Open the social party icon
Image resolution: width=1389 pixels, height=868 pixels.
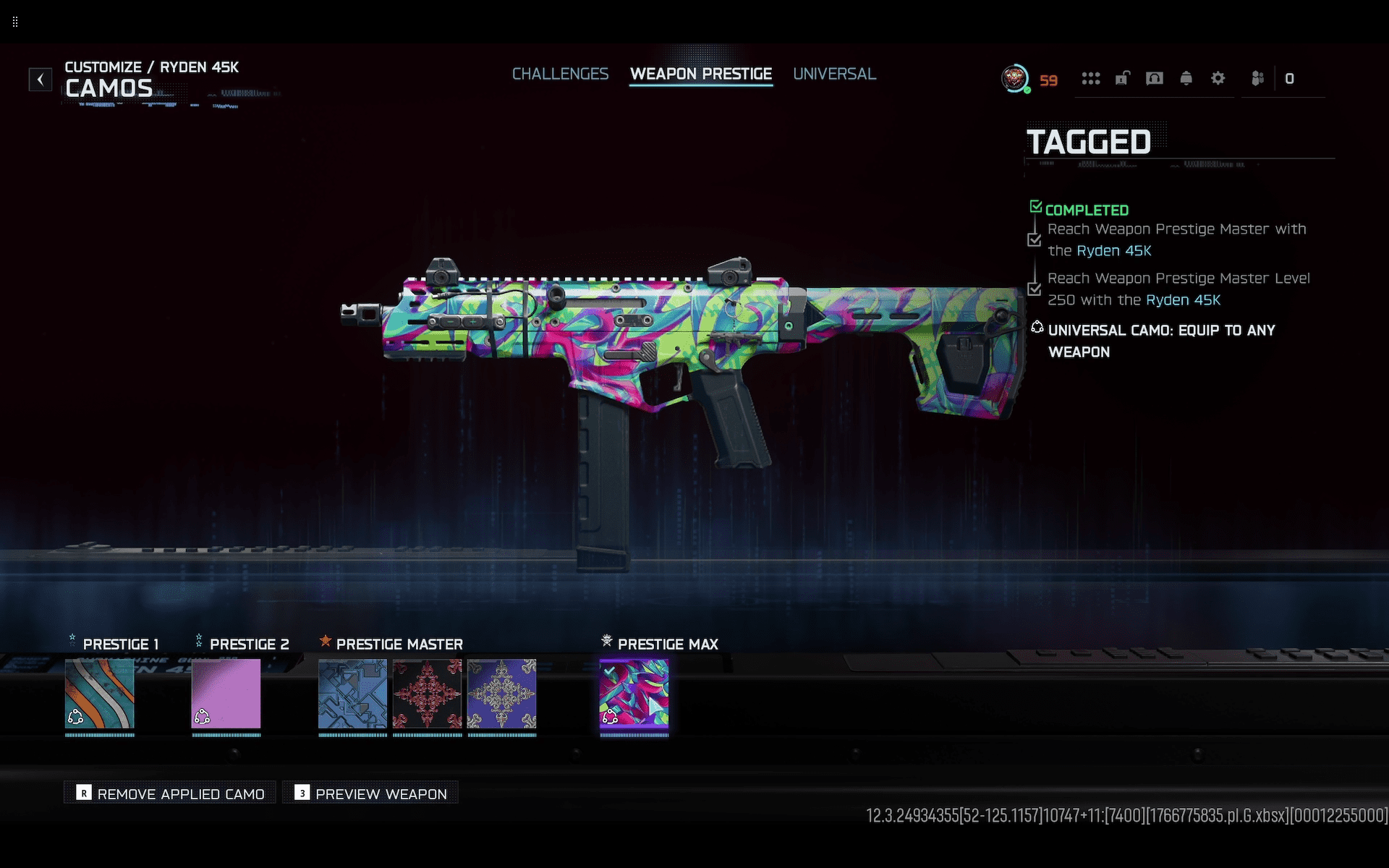(x=1257, y=78)
